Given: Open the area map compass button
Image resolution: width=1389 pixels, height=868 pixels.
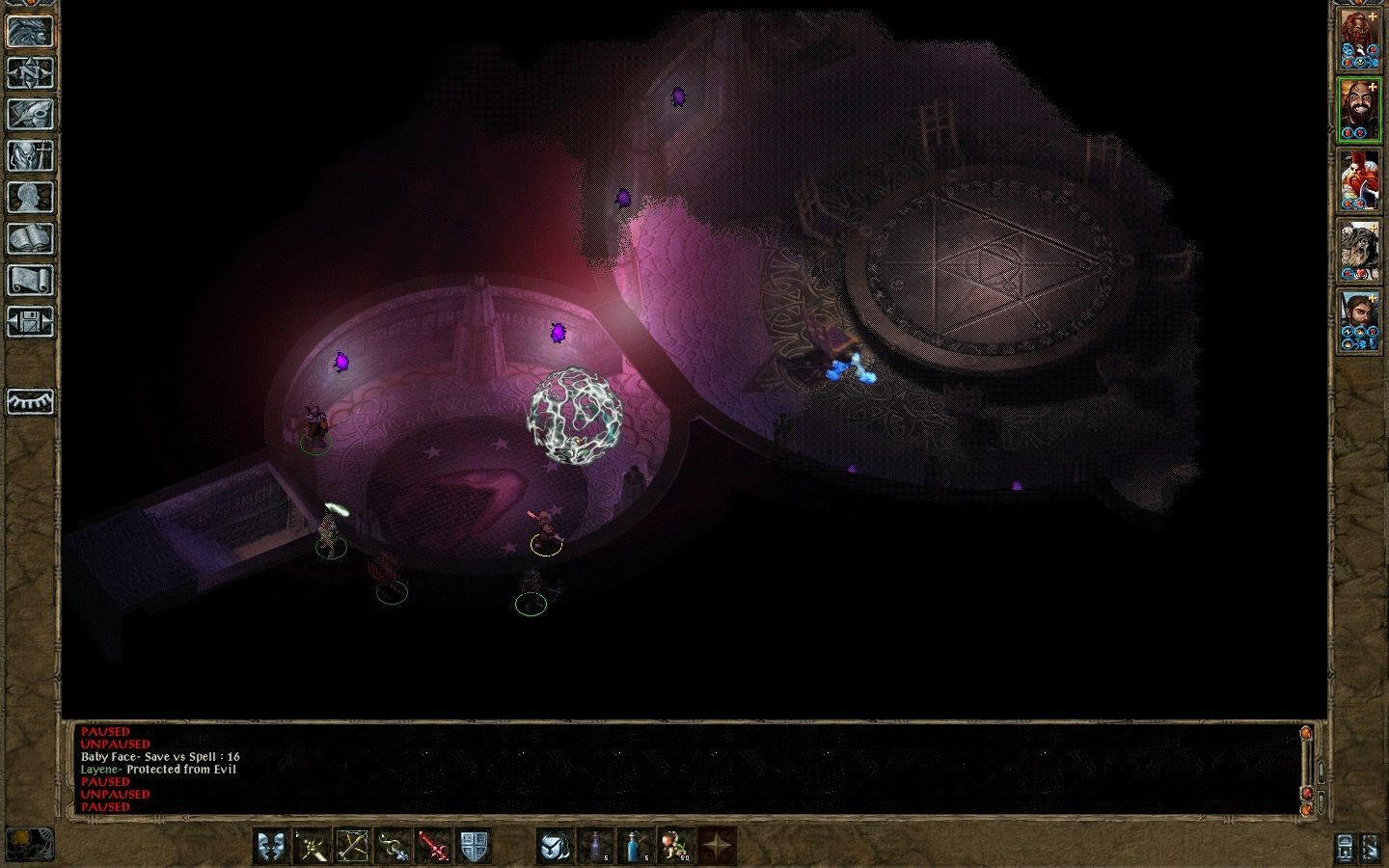Looking at the screenshot, I should pos(30,73).
